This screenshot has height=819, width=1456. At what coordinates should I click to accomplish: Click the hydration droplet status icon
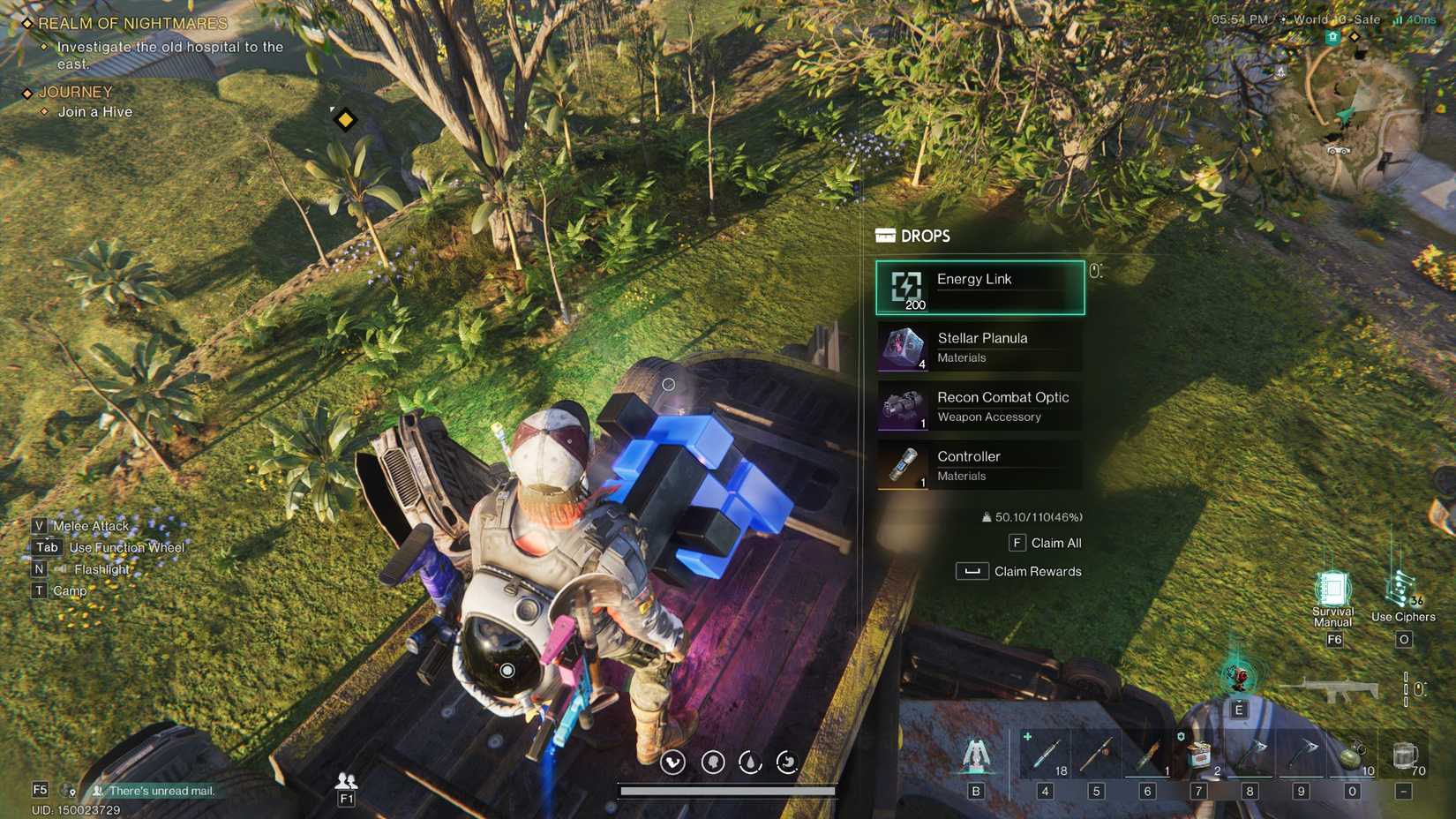[x=748, y=762]
